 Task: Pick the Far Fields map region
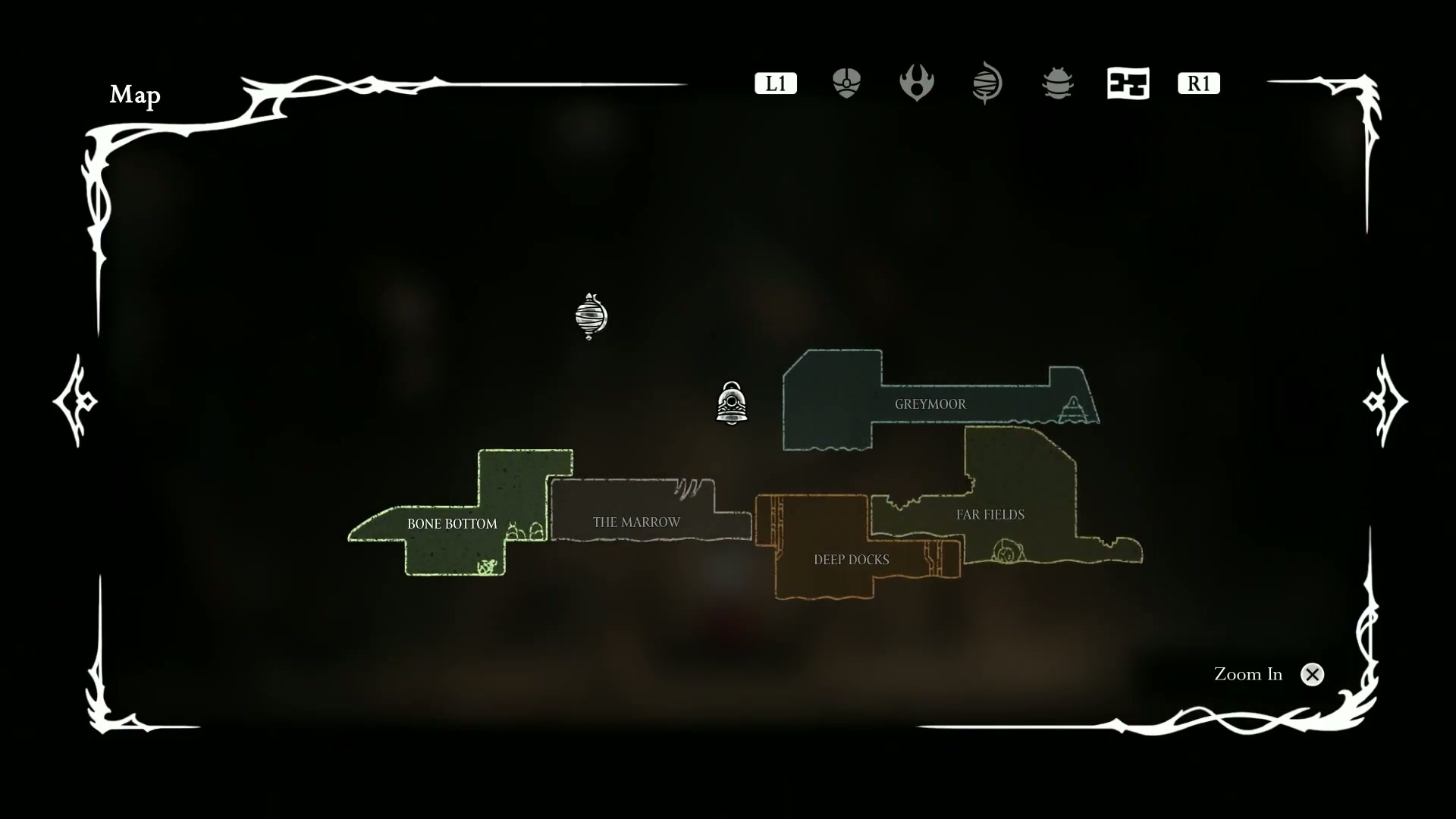pos(990,515)
